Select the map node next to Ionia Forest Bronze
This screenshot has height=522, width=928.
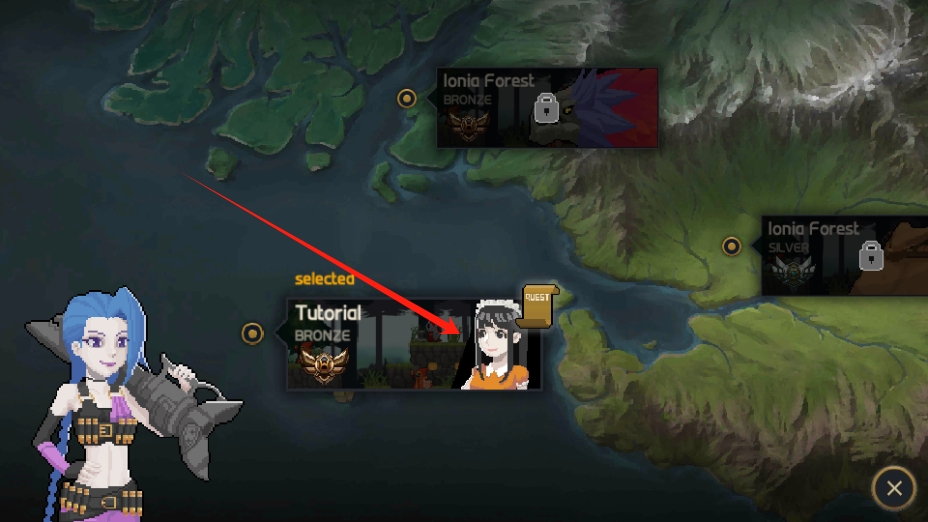click(x=407, y=98)
